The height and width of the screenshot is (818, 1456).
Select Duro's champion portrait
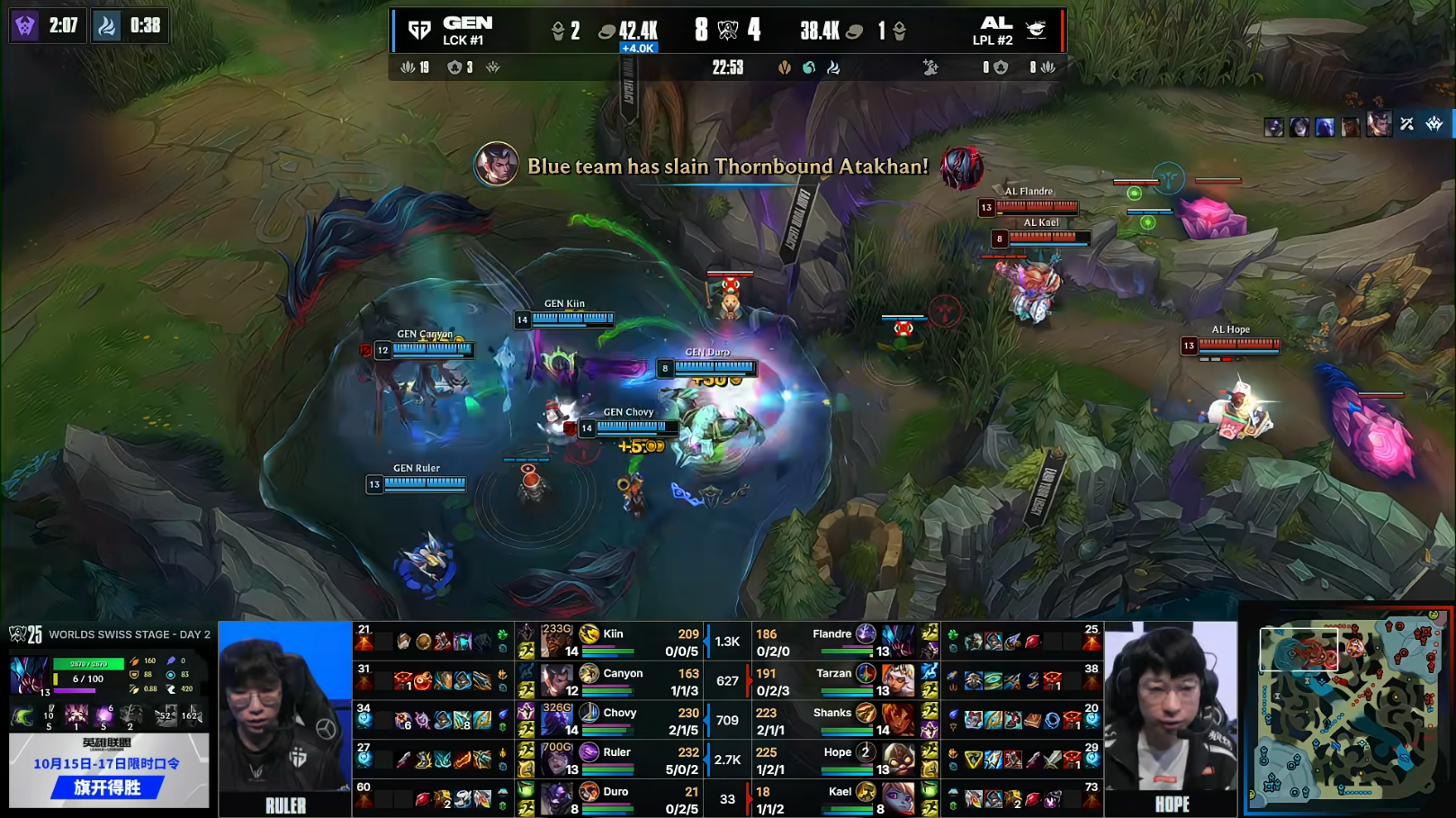556,799
